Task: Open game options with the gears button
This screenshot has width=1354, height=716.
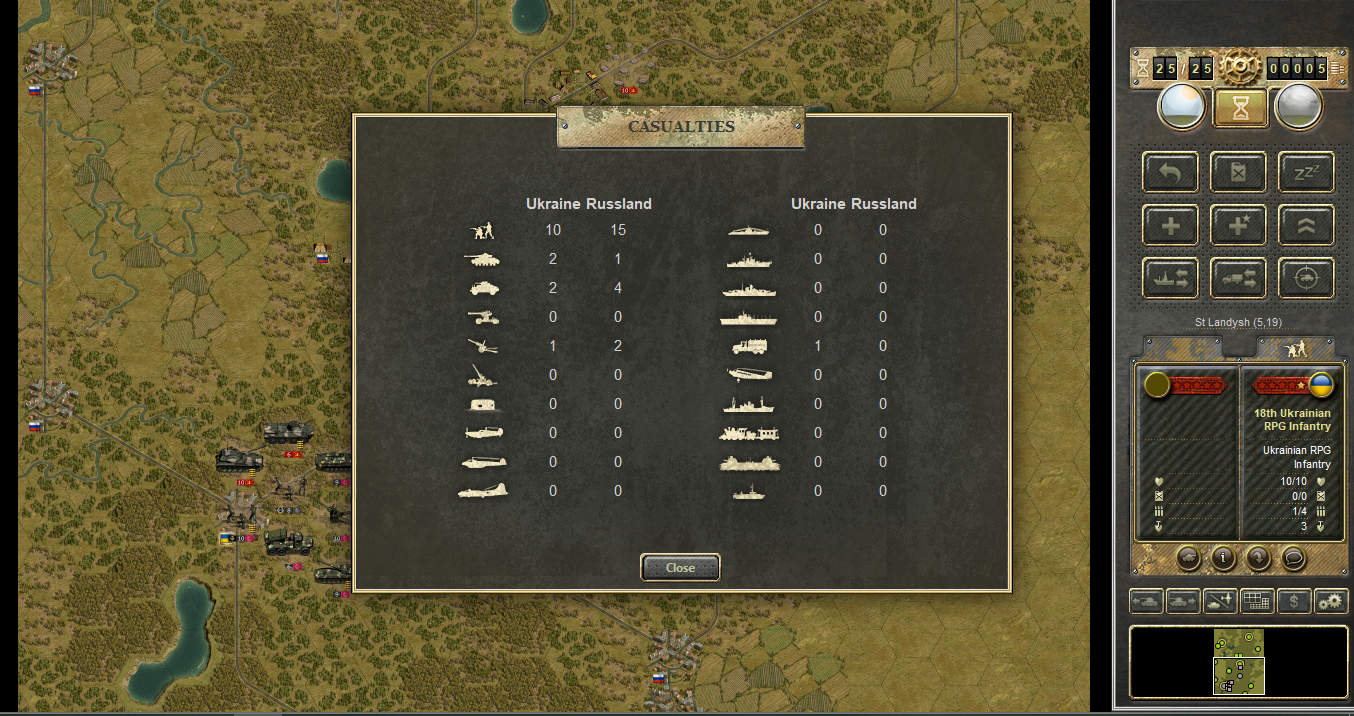Action: click(x=1331, y=601)
